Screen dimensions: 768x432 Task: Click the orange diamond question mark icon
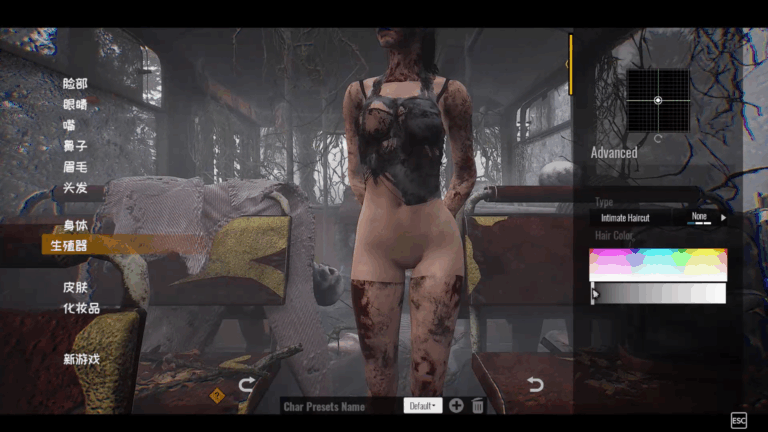tap(217, 394)
